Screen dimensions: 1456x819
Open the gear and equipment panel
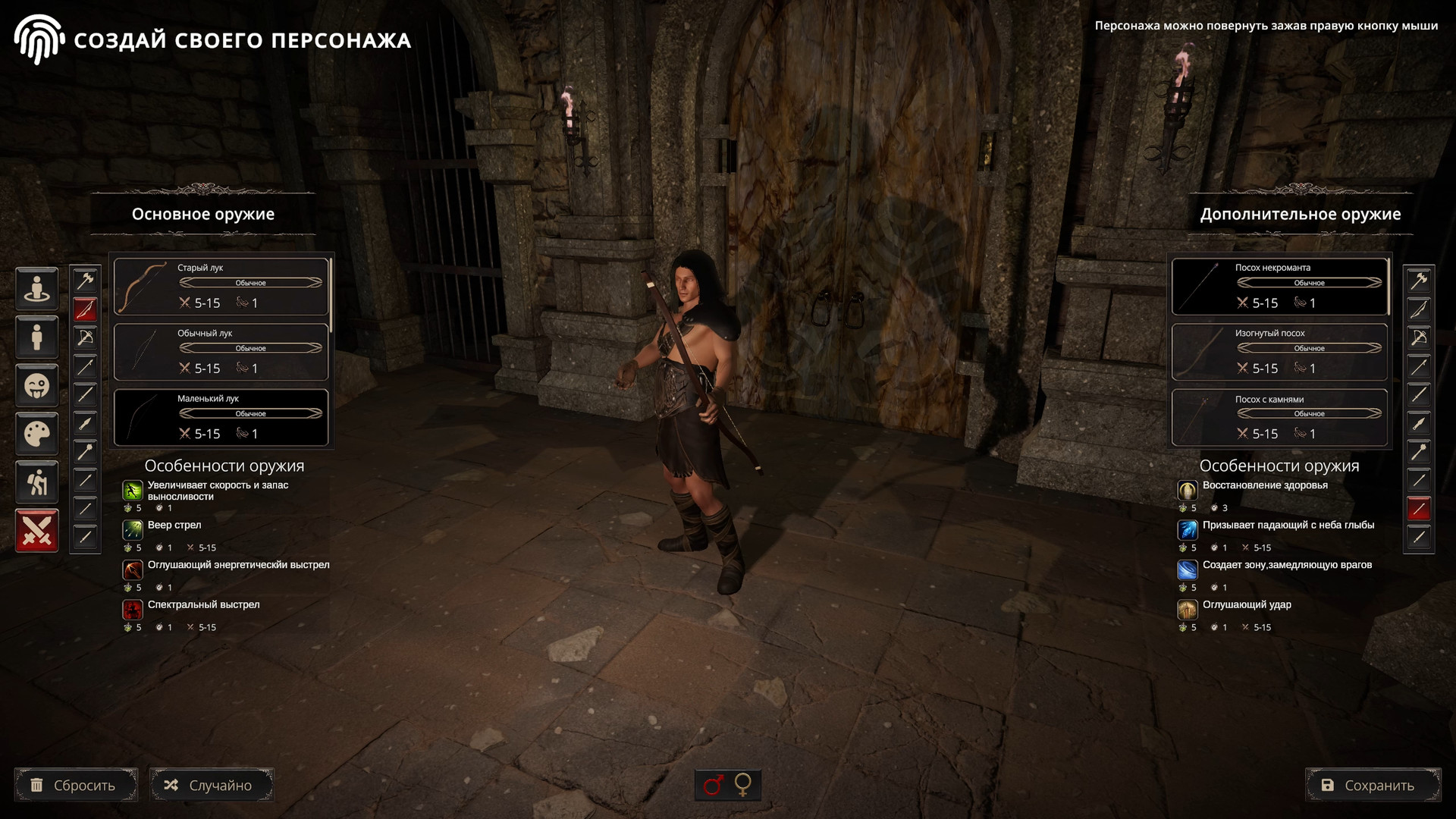[x=36, y=482]
